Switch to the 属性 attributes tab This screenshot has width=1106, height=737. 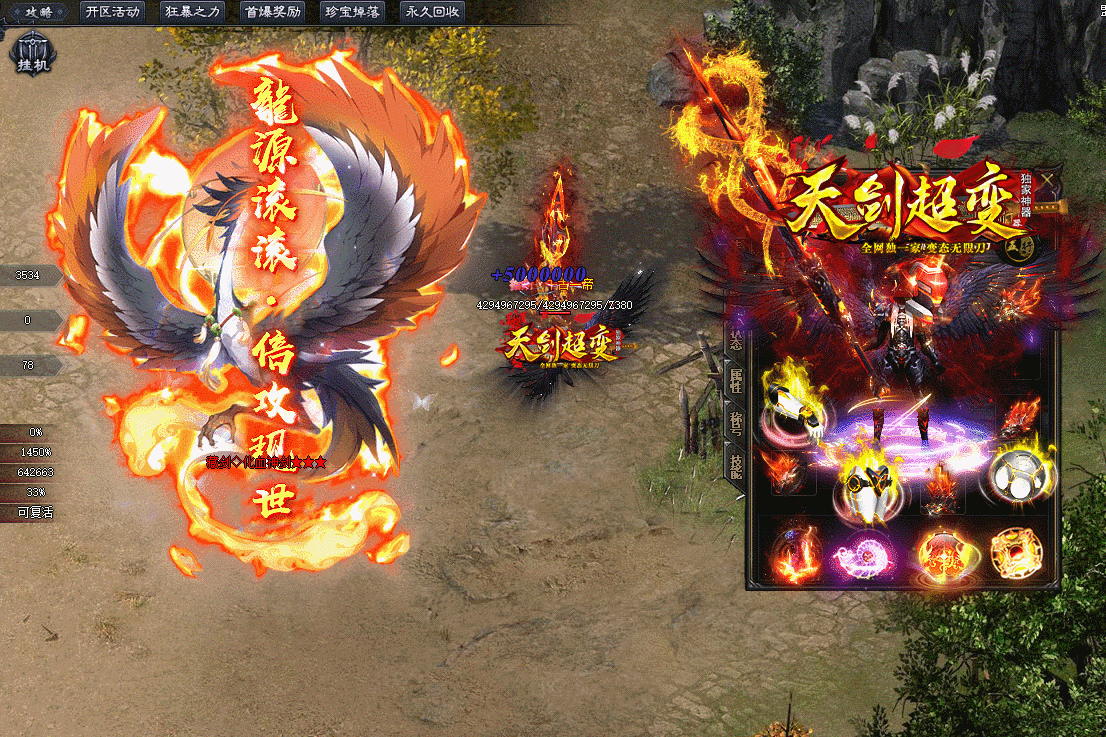coord(735,382)
